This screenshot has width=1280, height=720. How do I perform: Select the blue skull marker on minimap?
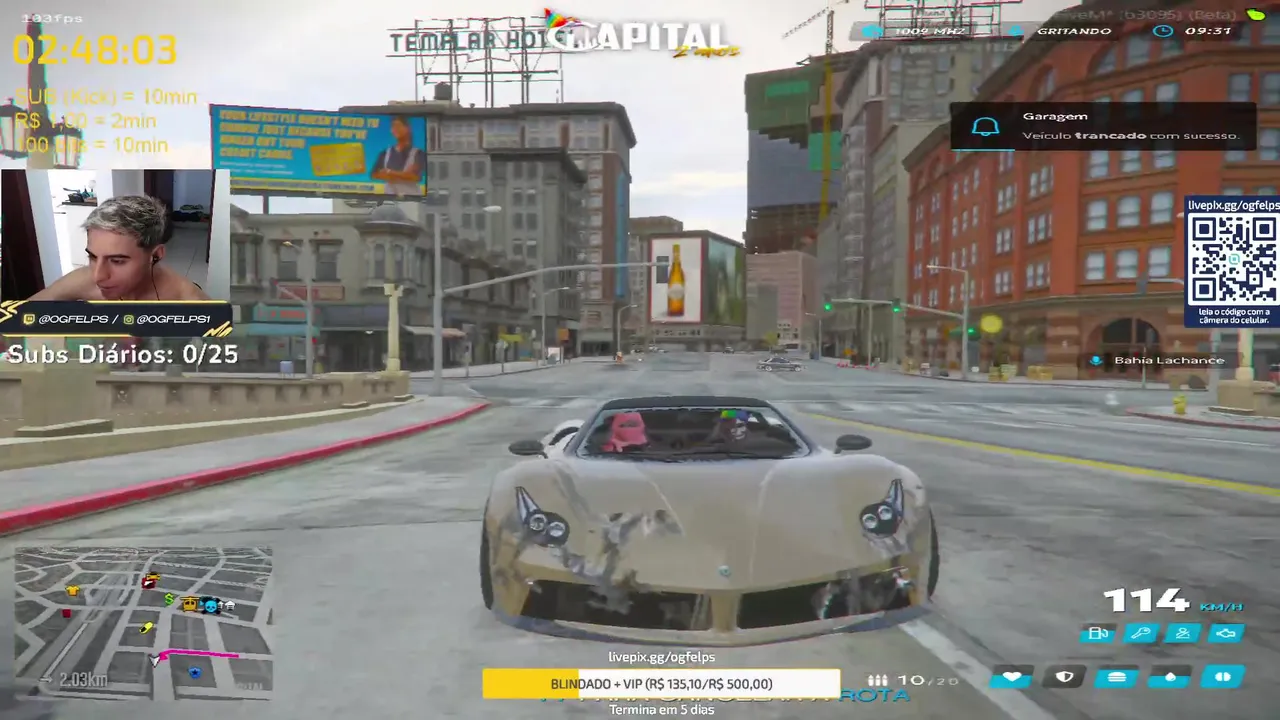tap(212, 604)
